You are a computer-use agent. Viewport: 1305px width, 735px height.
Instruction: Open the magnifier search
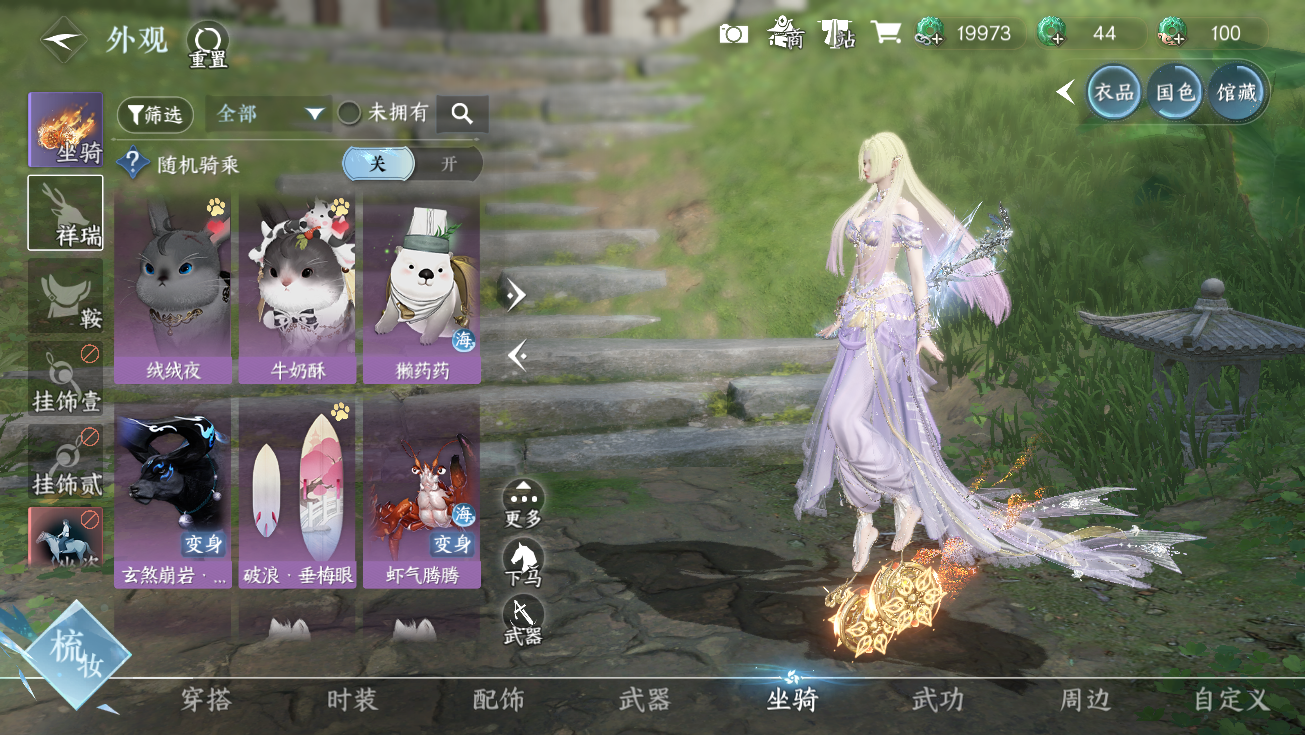point(462,114)
